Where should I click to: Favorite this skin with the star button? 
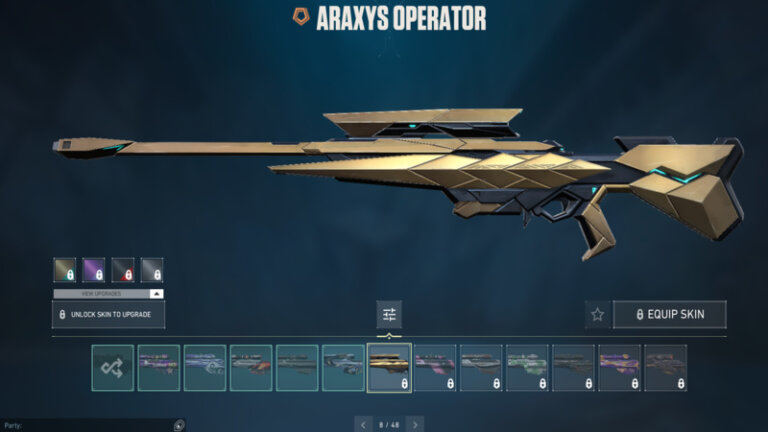click(597, 314)
